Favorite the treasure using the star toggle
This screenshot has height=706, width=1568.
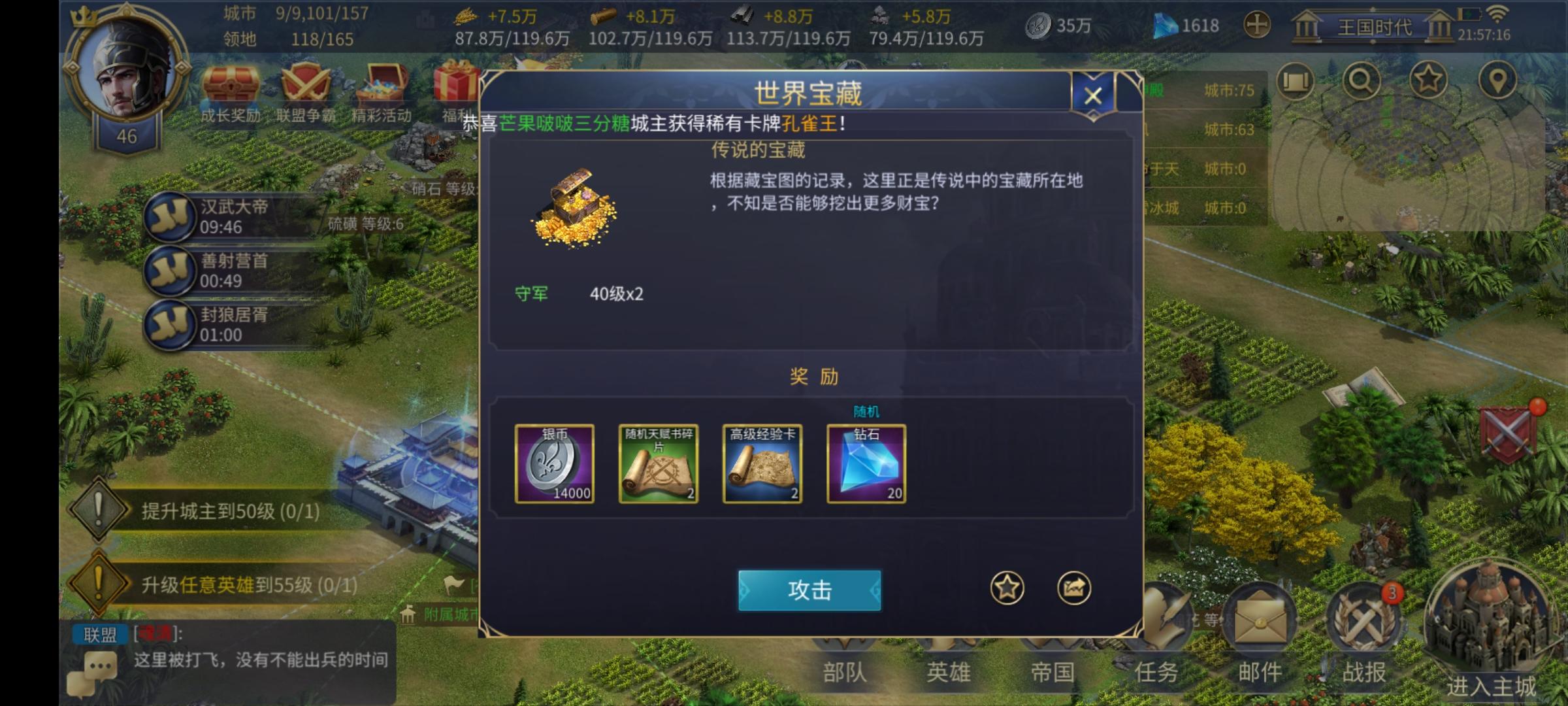pos(1007,586)
